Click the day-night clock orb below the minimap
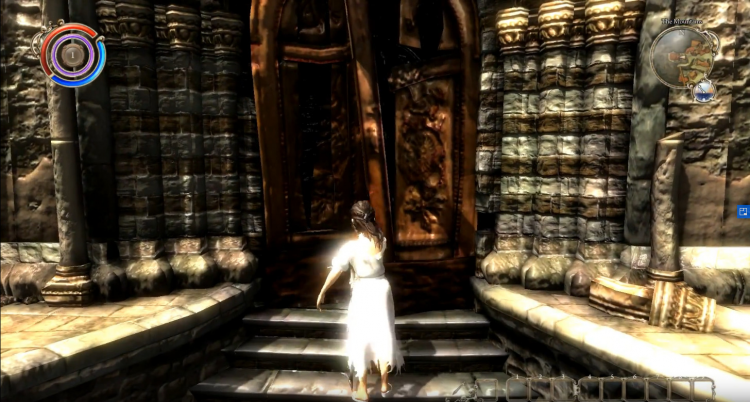Image resolution: width=750 pixels, height=402 pixels. point(705,91)
